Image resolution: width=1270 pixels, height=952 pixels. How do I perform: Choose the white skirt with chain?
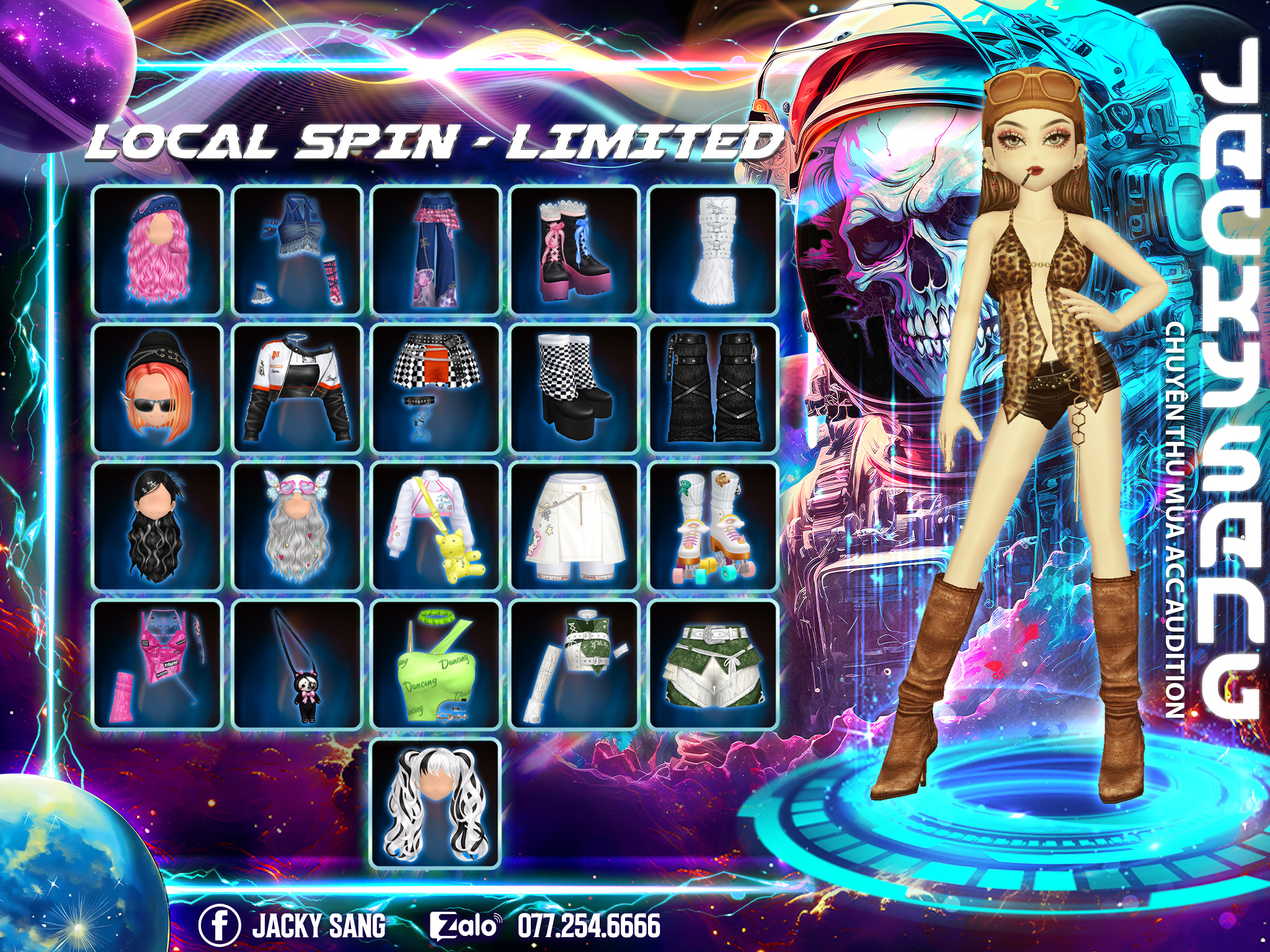[x=575, y=526]
